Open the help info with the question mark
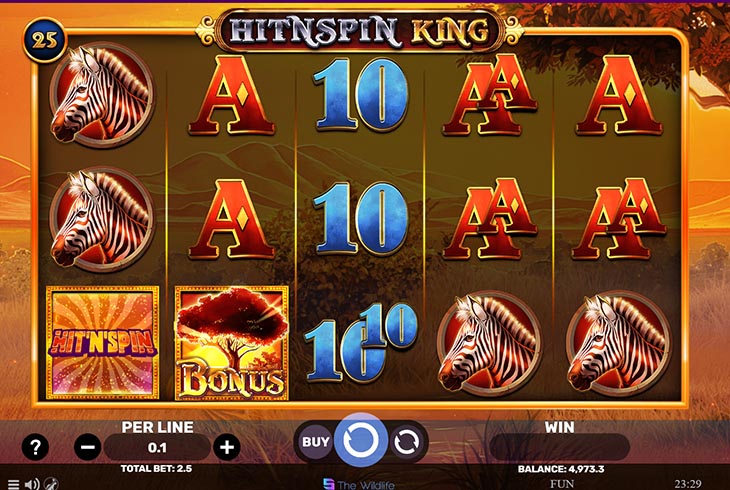 [x=35, y=447]
